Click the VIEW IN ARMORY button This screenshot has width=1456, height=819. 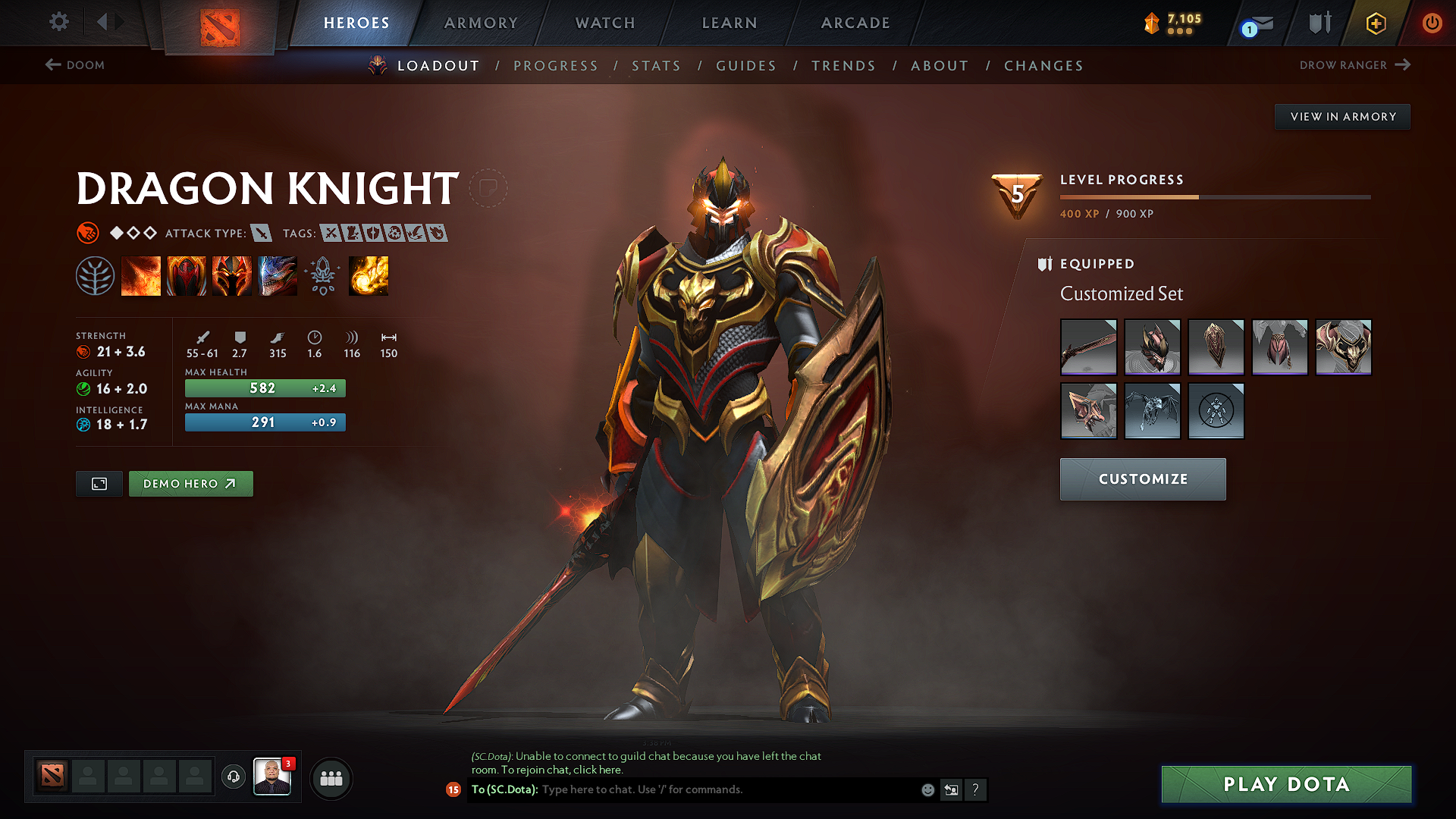pos(1341,116)
